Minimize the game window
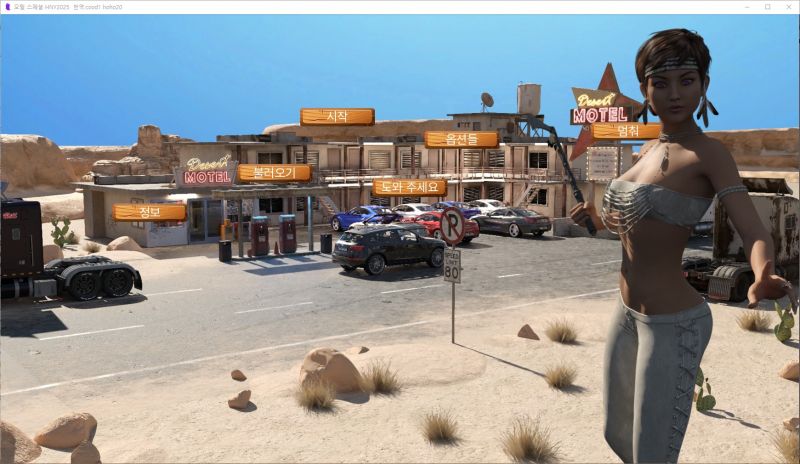 point(746,7)
